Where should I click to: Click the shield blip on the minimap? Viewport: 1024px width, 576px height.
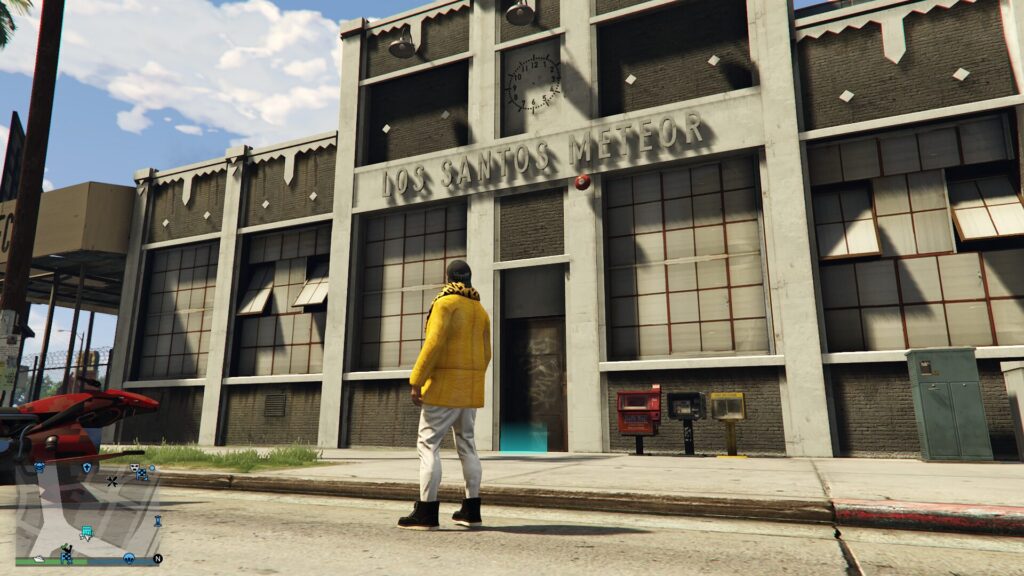coord(87,467)
